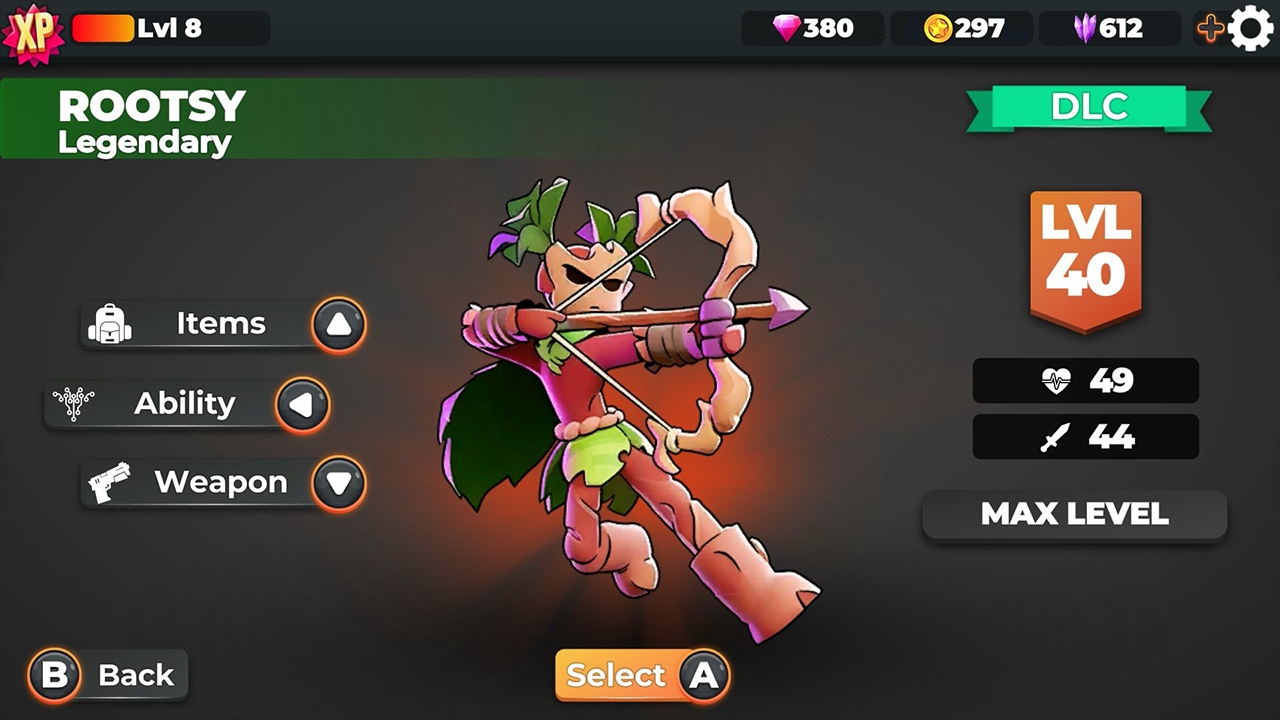Open Items via the up arrow button
Screen dimensions: 1280x720
click(339, 323)
